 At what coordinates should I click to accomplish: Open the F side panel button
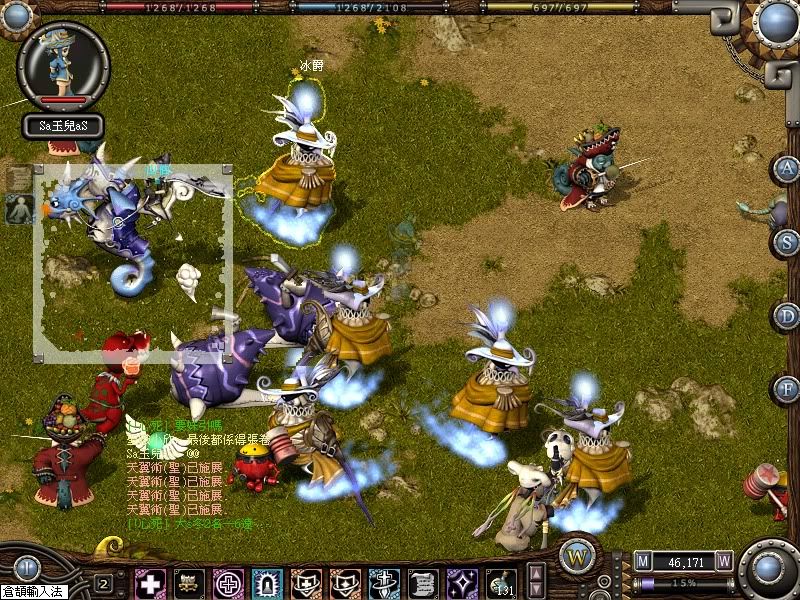point(787,388)
